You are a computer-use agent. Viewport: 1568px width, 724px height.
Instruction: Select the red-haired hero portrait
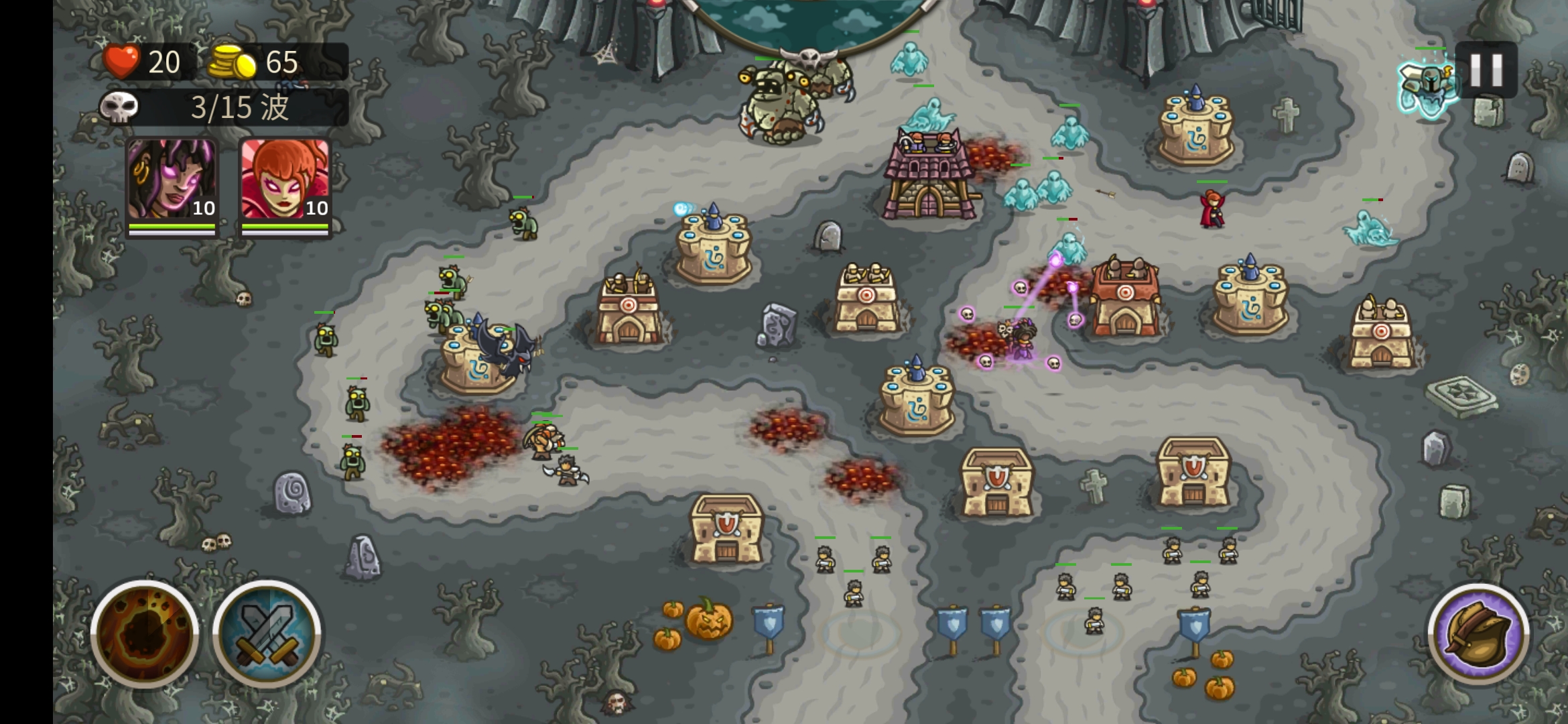tap(285, 181)
